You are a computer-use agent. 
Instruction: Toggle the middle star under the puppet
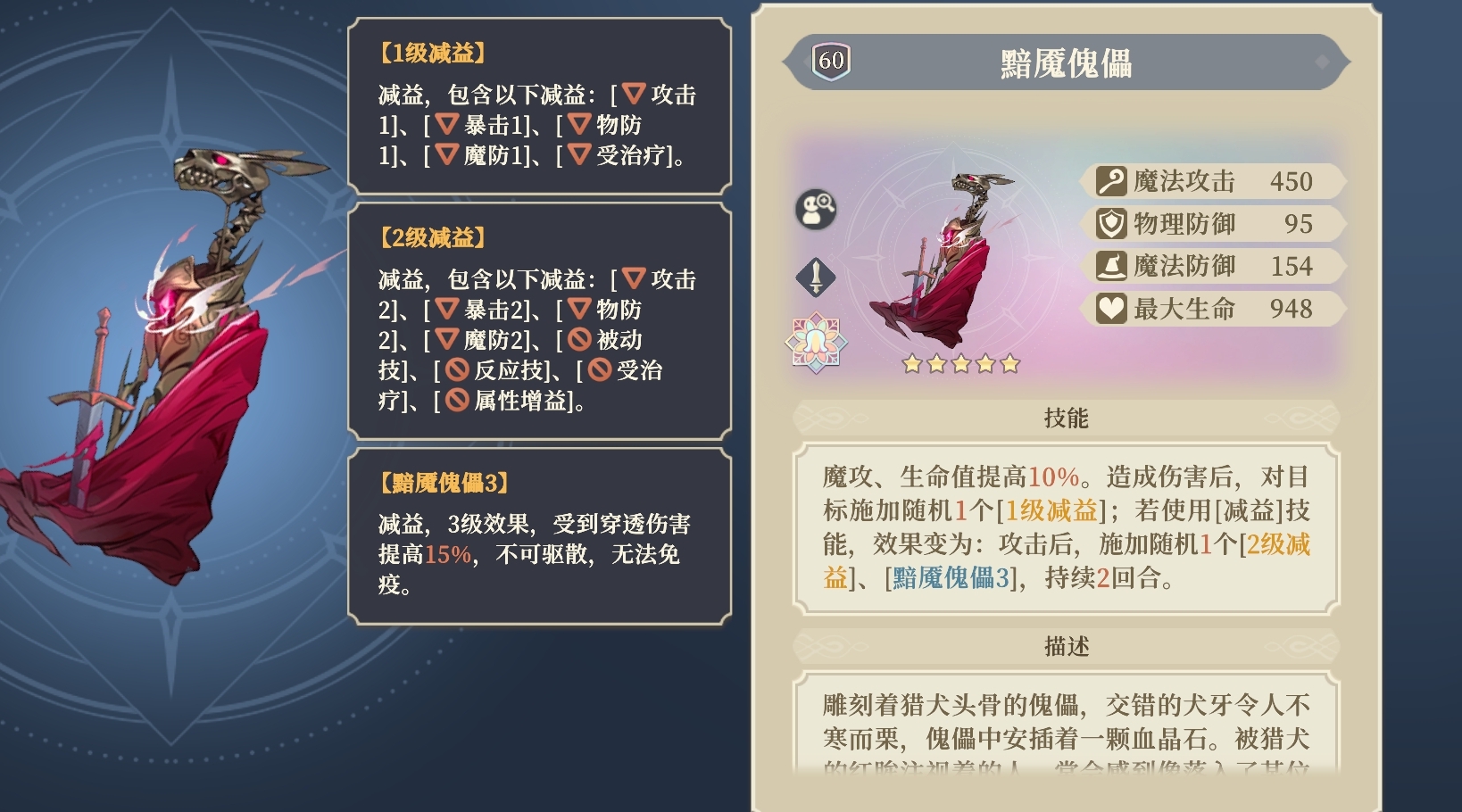(x=959, y=364)
